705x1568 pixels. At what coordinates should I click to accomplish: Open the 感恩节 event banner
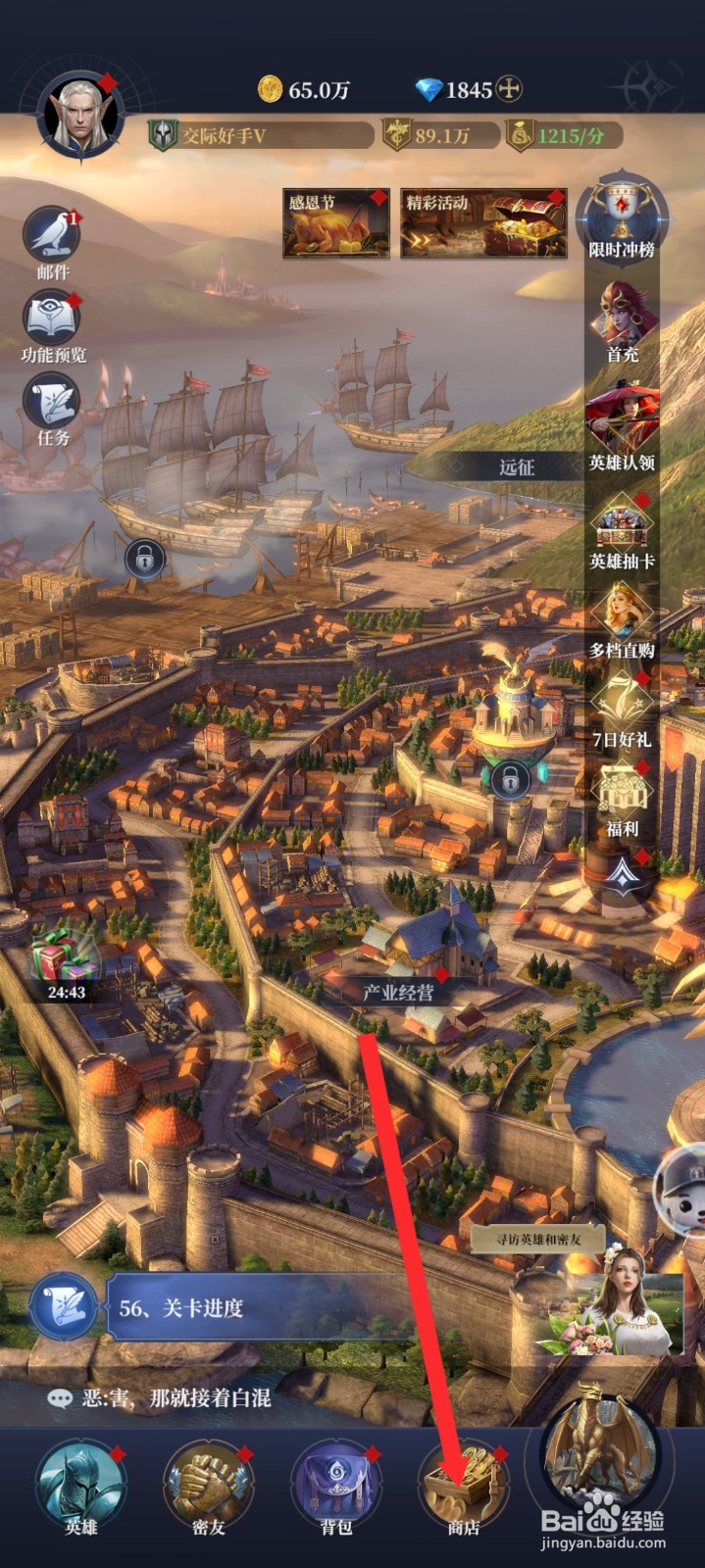click(x=335, y=224)
